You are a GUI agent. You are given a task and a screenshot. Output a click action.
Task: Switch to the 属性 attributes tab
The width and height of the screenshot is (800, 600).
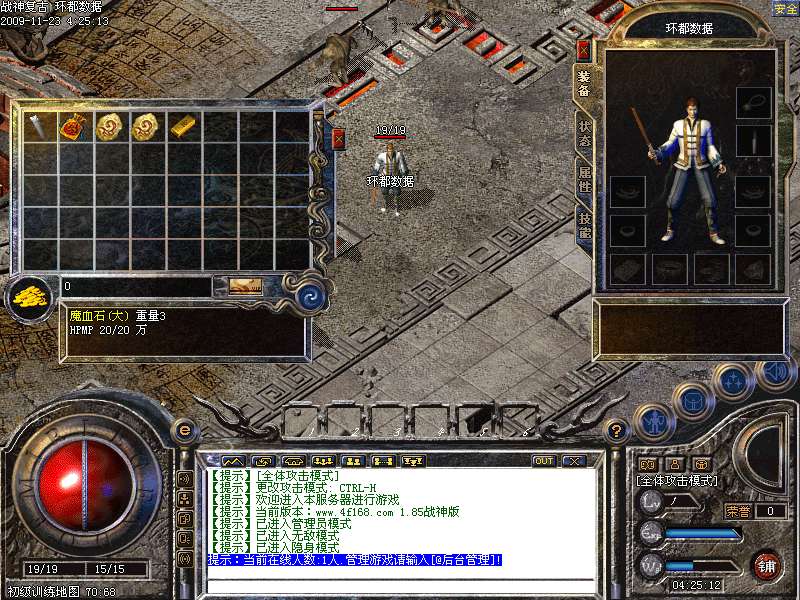tap(585, 180)
